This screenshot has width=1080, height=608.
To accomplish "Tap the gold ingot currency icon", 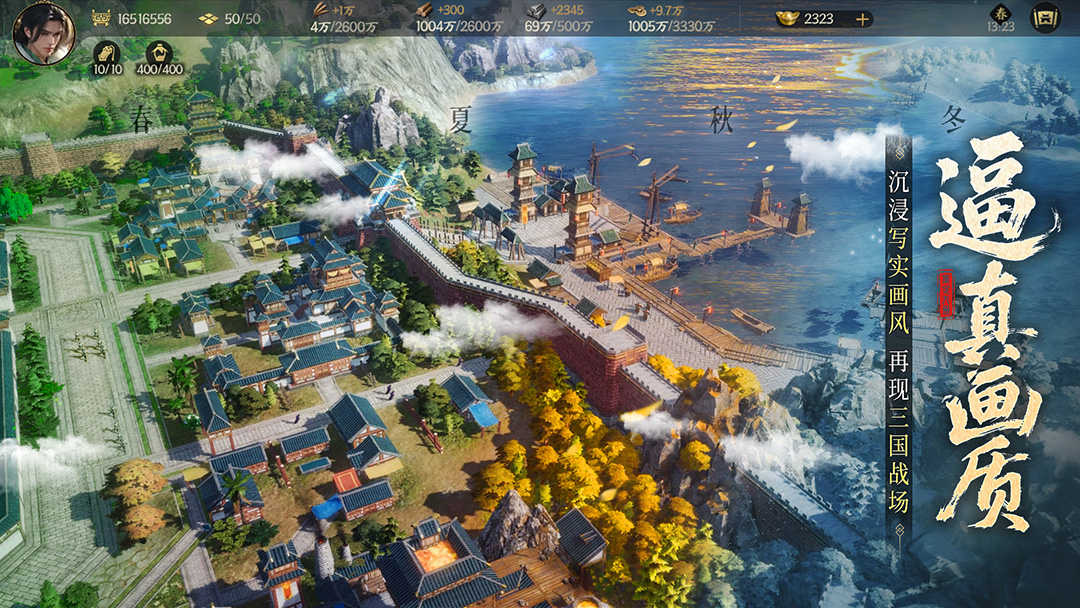I will coord(789,18).
